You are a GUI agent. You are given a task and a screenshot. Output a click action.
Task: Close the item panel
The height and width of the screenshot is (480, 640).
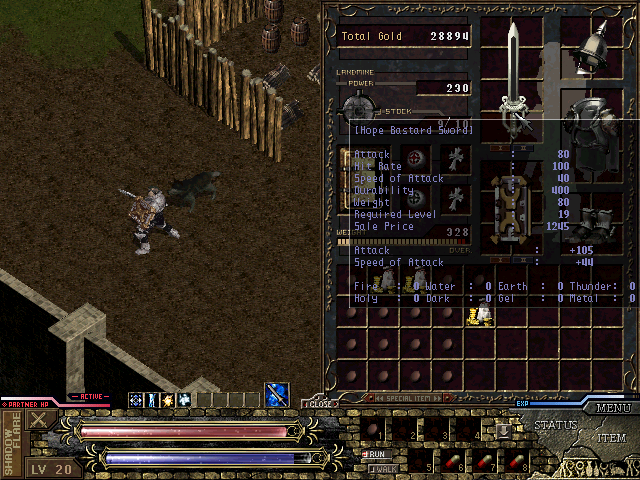[x=320, y=405]
